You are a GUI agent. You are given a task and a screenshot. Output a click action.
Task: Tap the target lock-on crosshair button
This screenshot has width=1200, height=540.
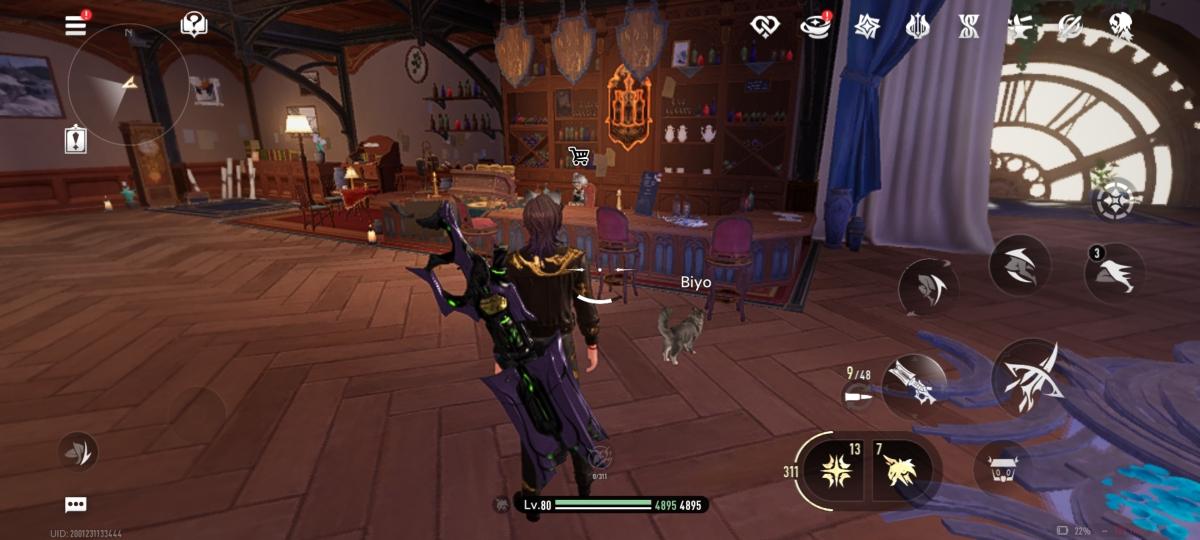coord(1114,203)
